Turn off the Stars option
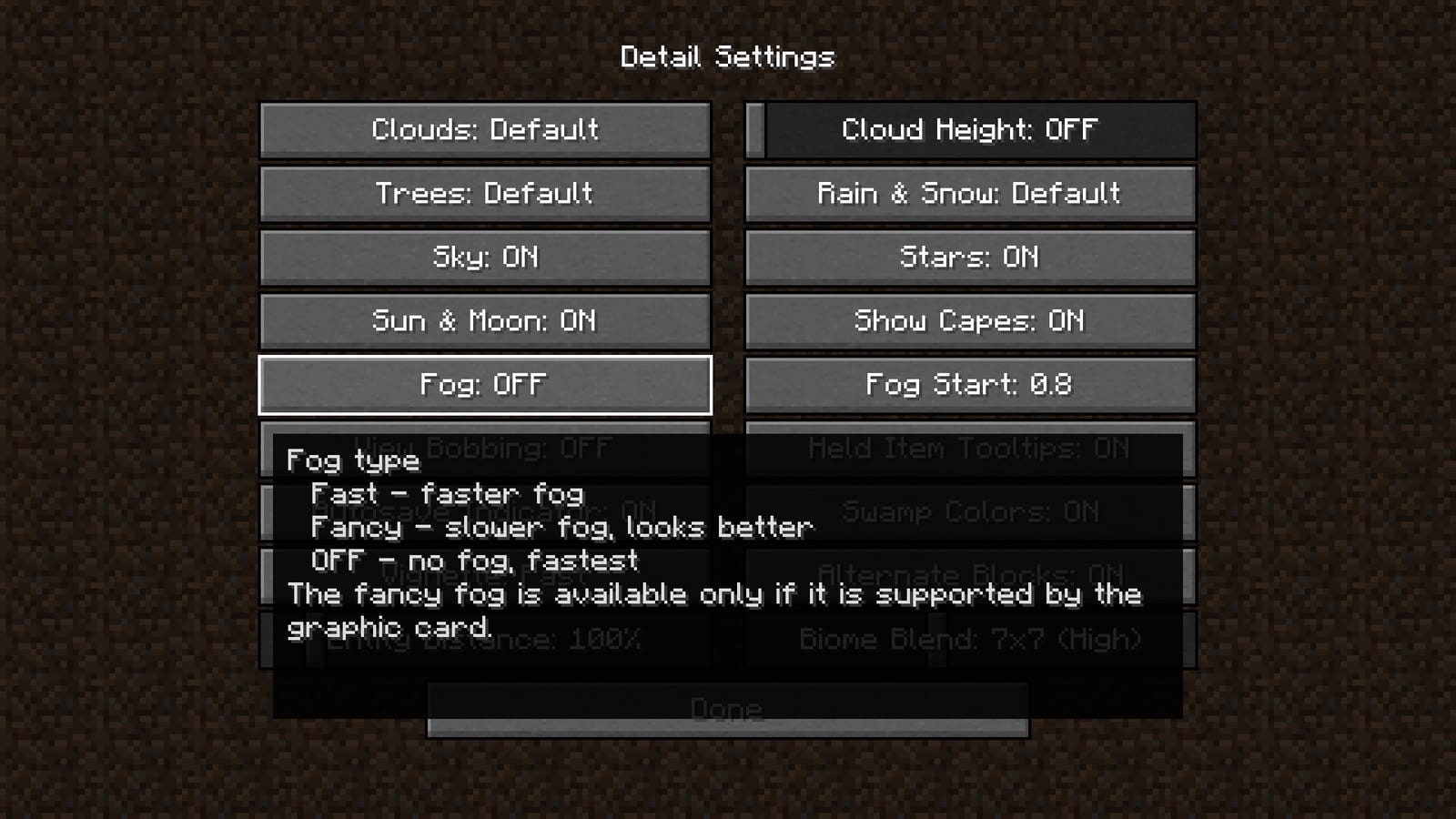The height and width of the screenshot is (819, 1456). 968,257
